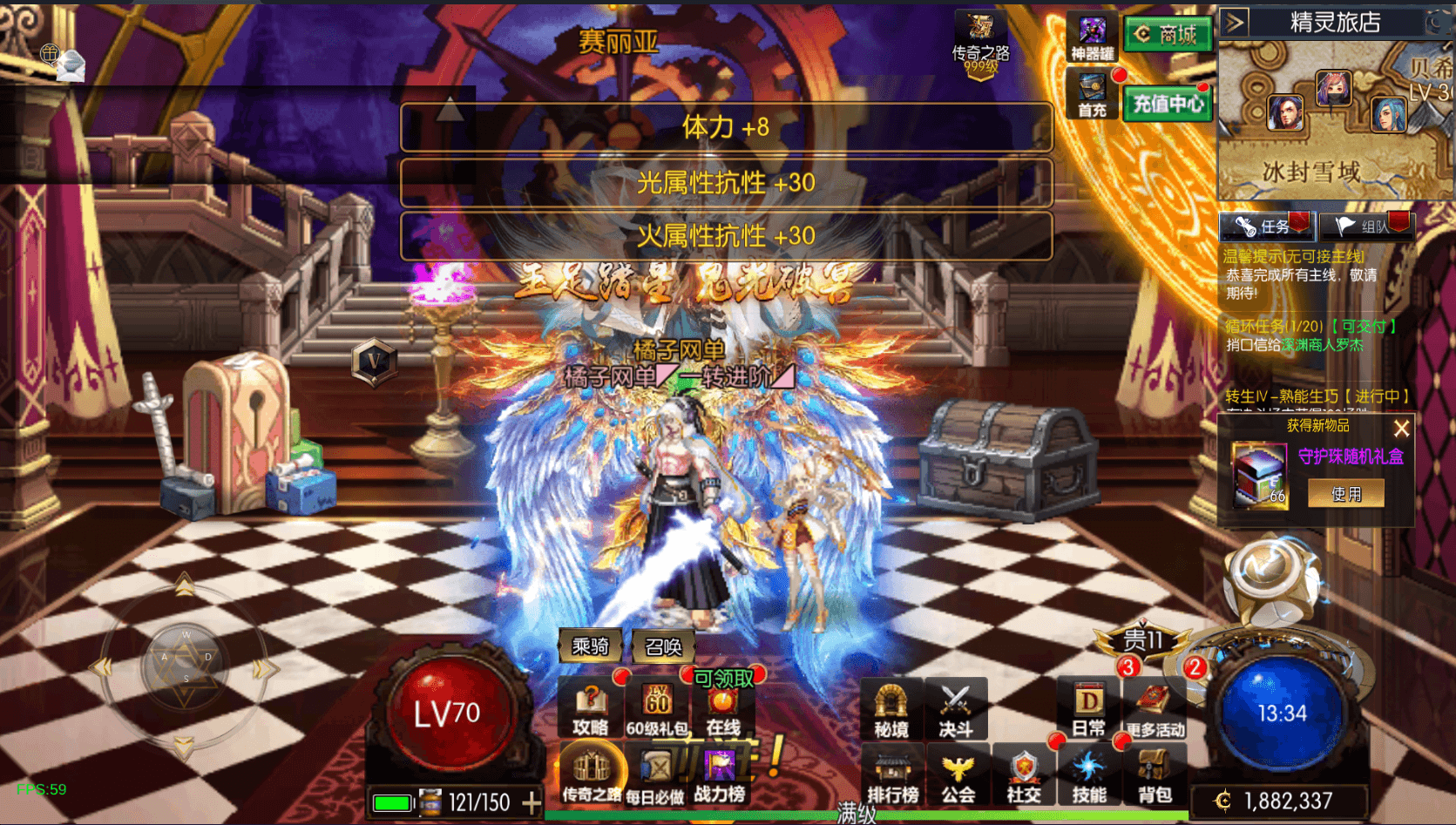Tap the 召唤 summon button
The width and height of the screenshot is (1456, 825).
click(663, 646)
